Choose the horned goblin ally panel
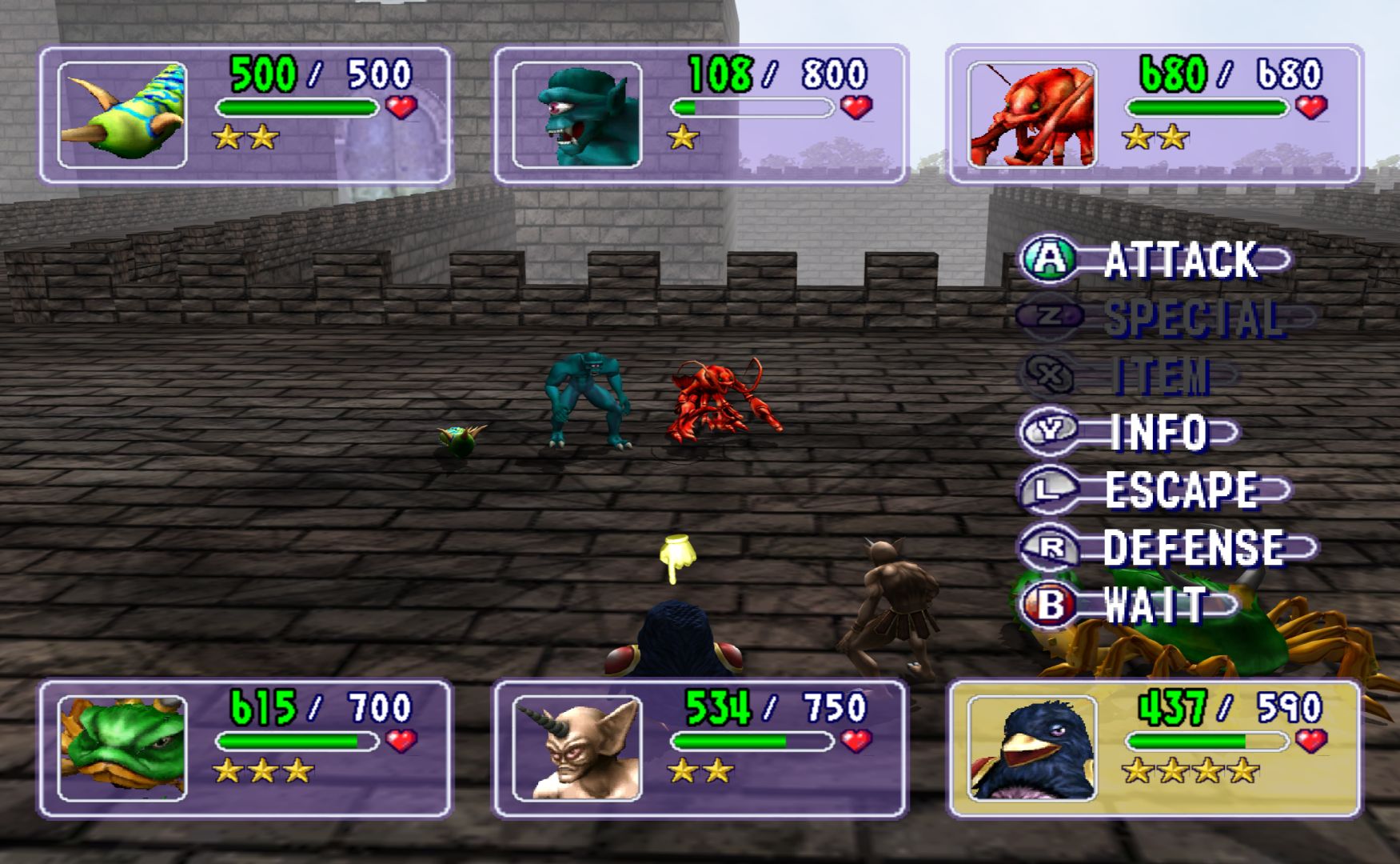 700,748
